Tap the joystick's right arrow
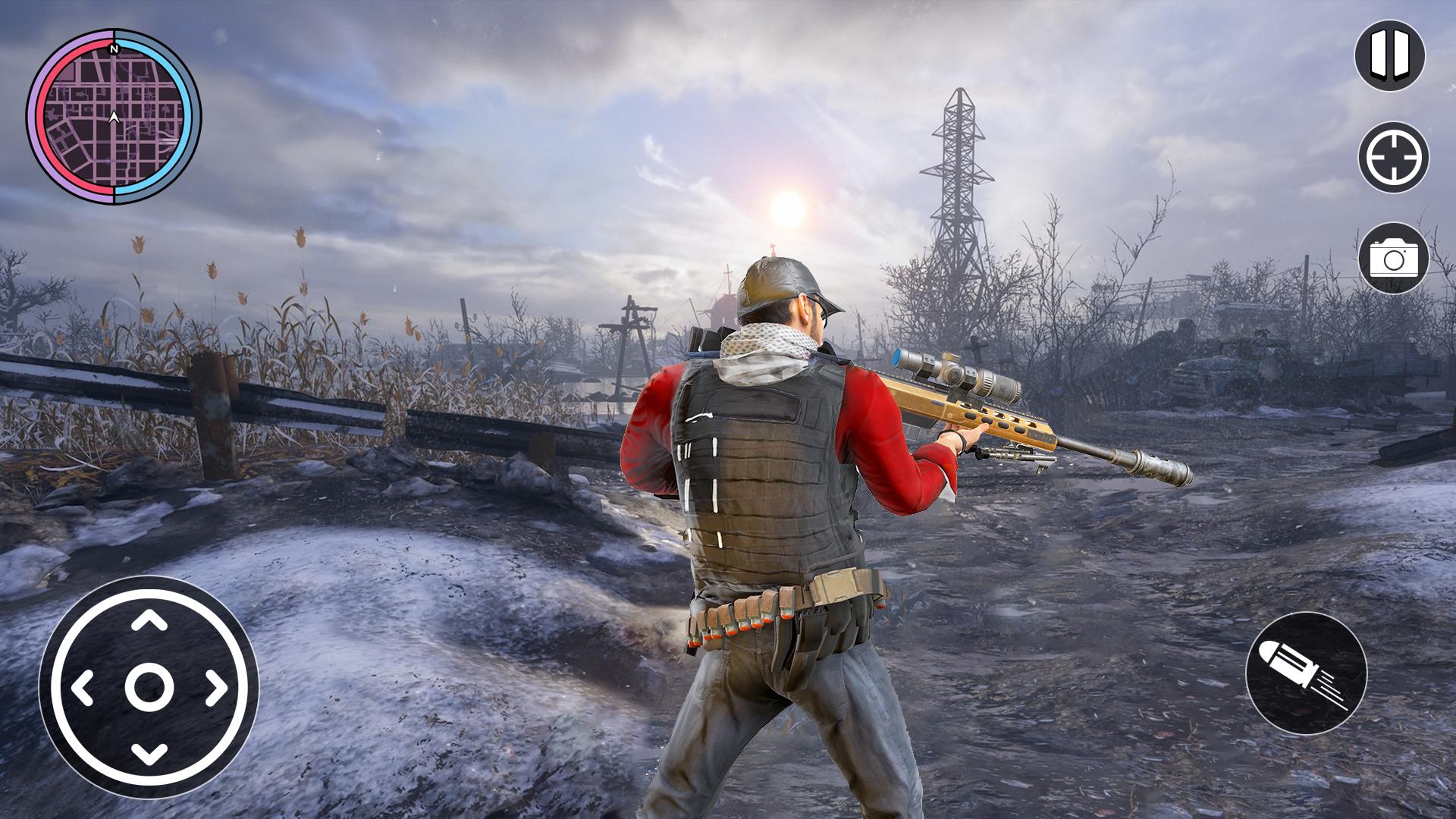Screen dimensions: 1456x819 [x=215, y=687]
